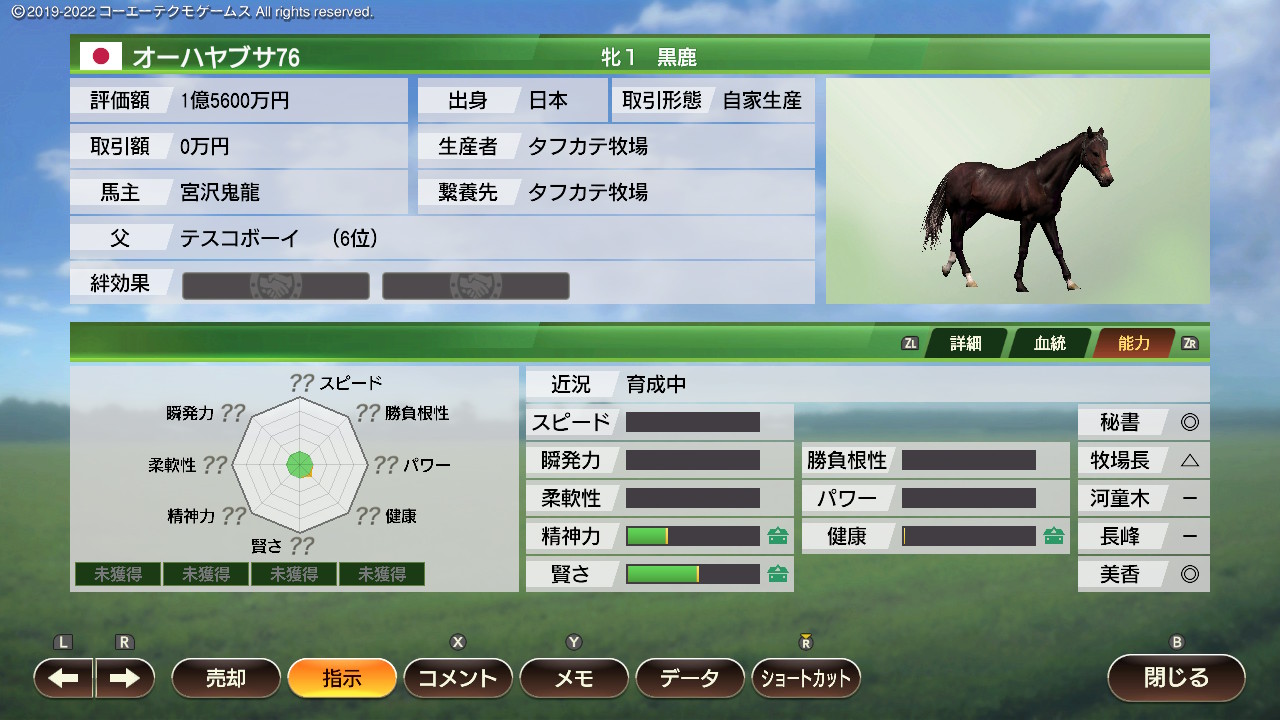Select the 指示 (instruct) button

point(342,678)
